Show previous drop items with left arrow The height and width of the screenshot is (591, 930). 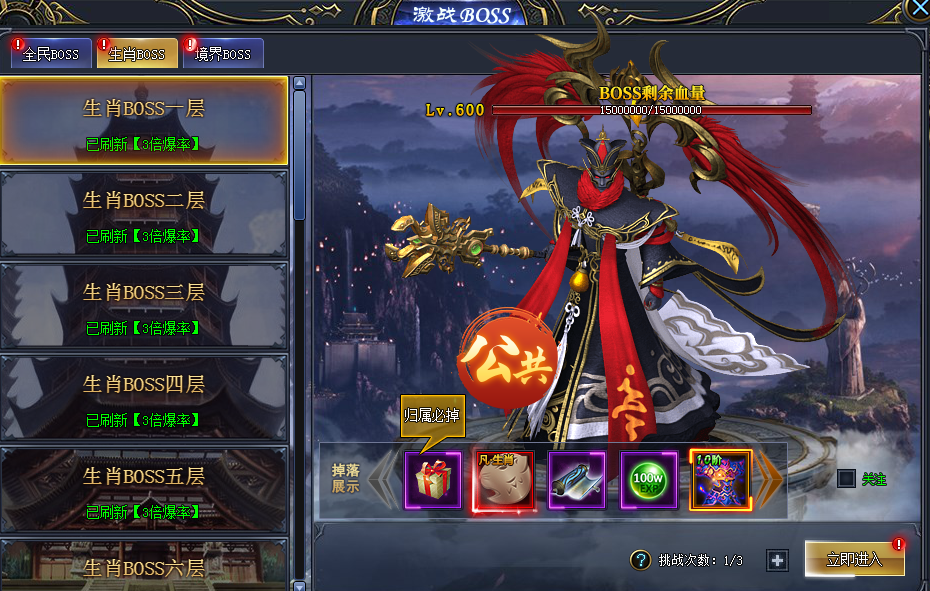tap(383, 480)
